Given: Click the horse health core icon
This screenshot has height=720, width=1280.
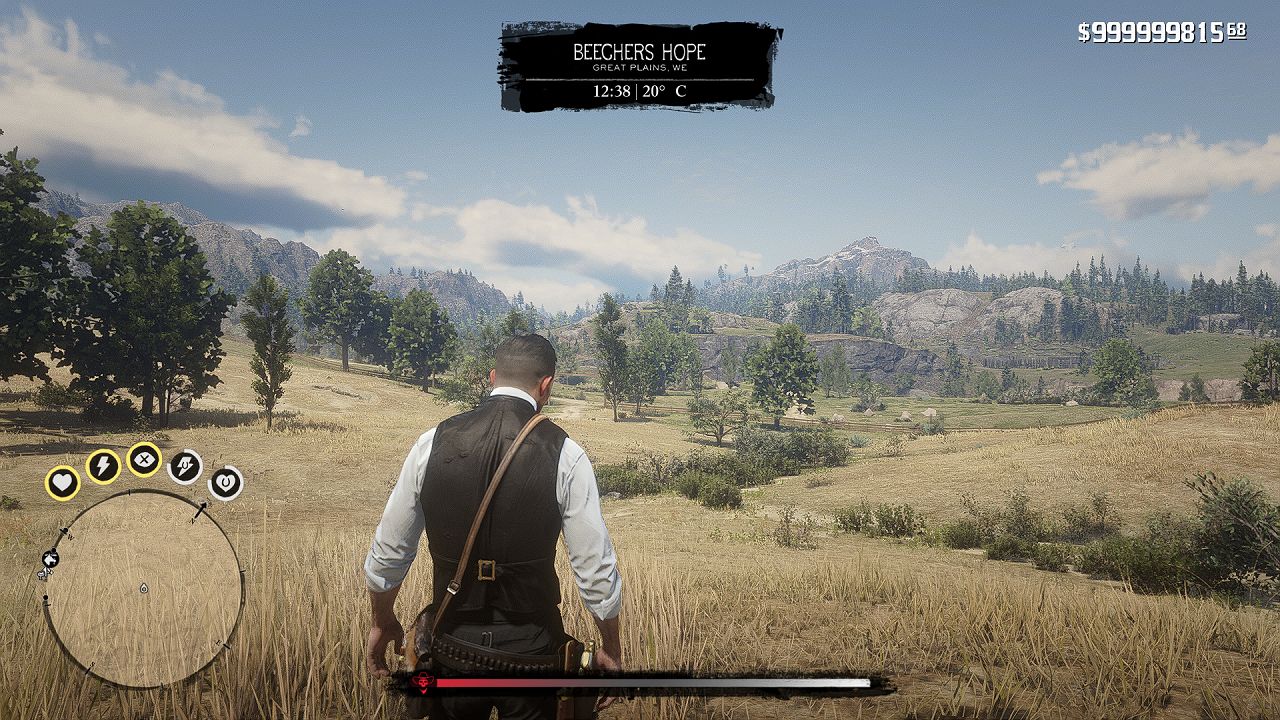Looking at the screenshot, I should tap(225, 483).
